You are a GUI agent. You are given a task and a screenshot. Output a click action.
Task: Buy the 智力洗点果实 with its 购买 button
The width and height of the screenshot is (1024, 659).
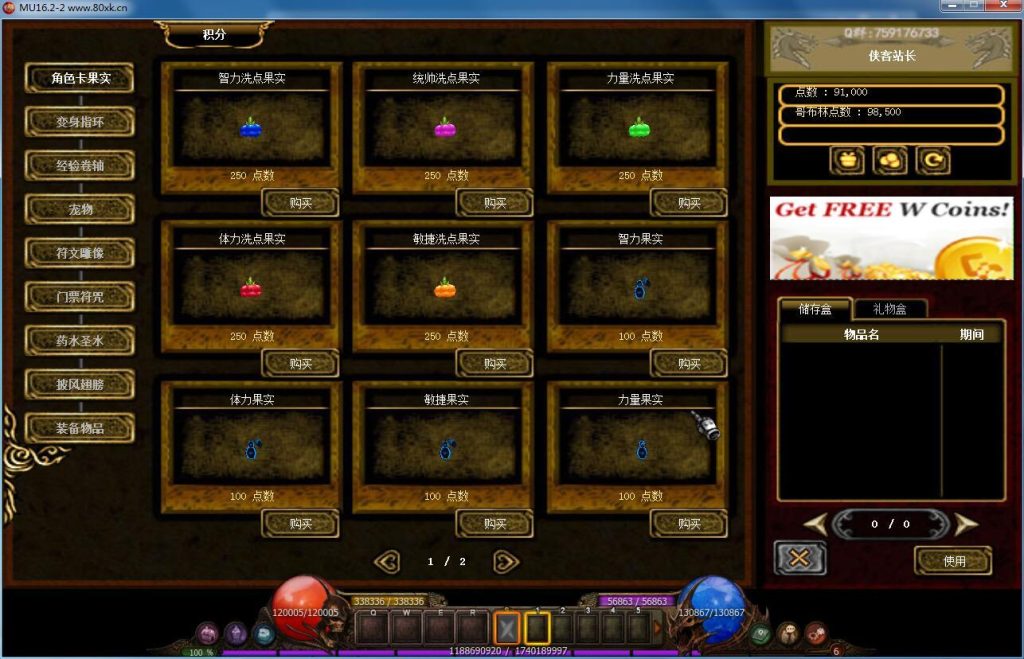click(x=300, y=203)
